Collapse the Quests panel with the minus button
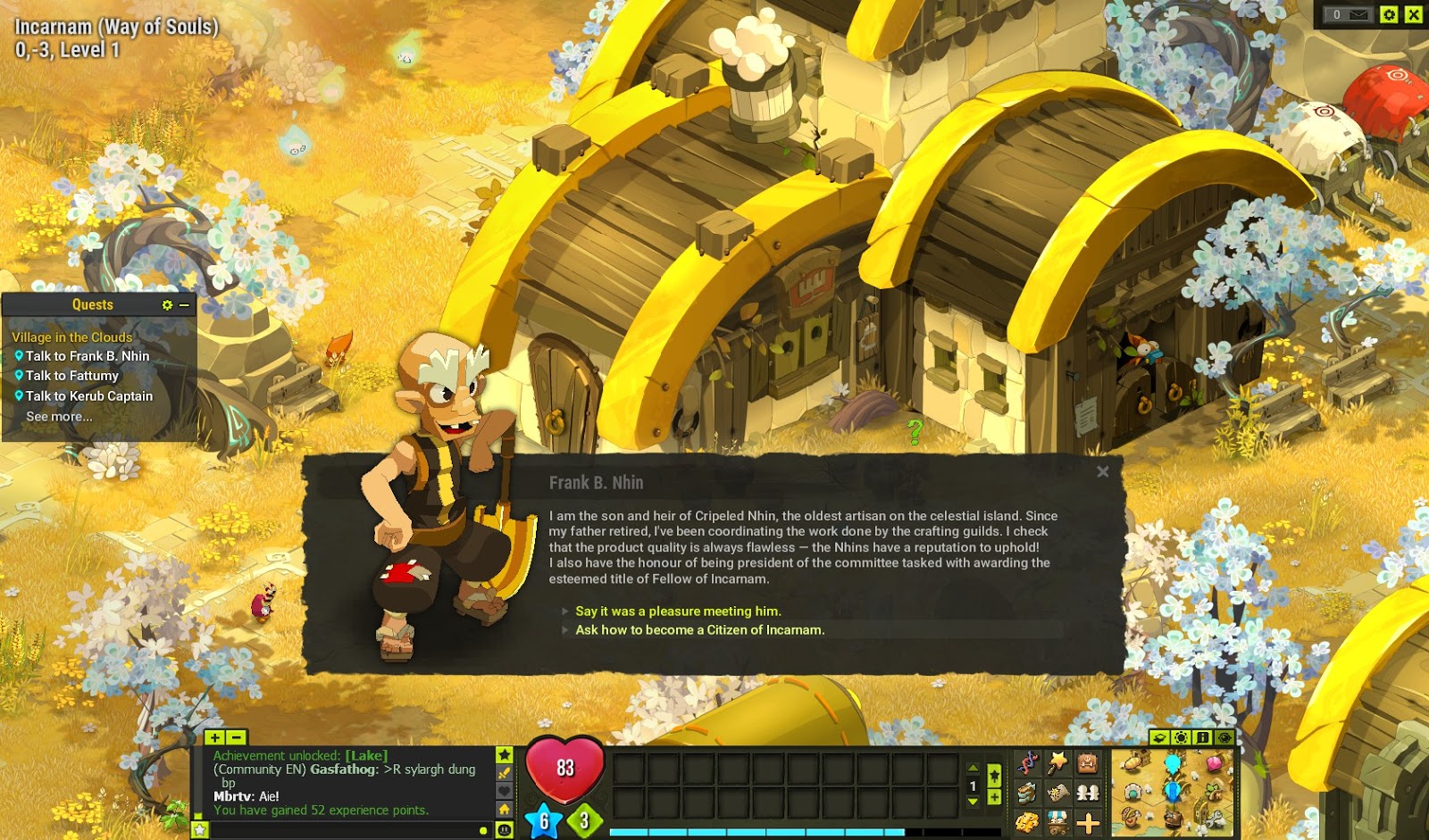This screenshot has height=840, width=1429. 184,304
